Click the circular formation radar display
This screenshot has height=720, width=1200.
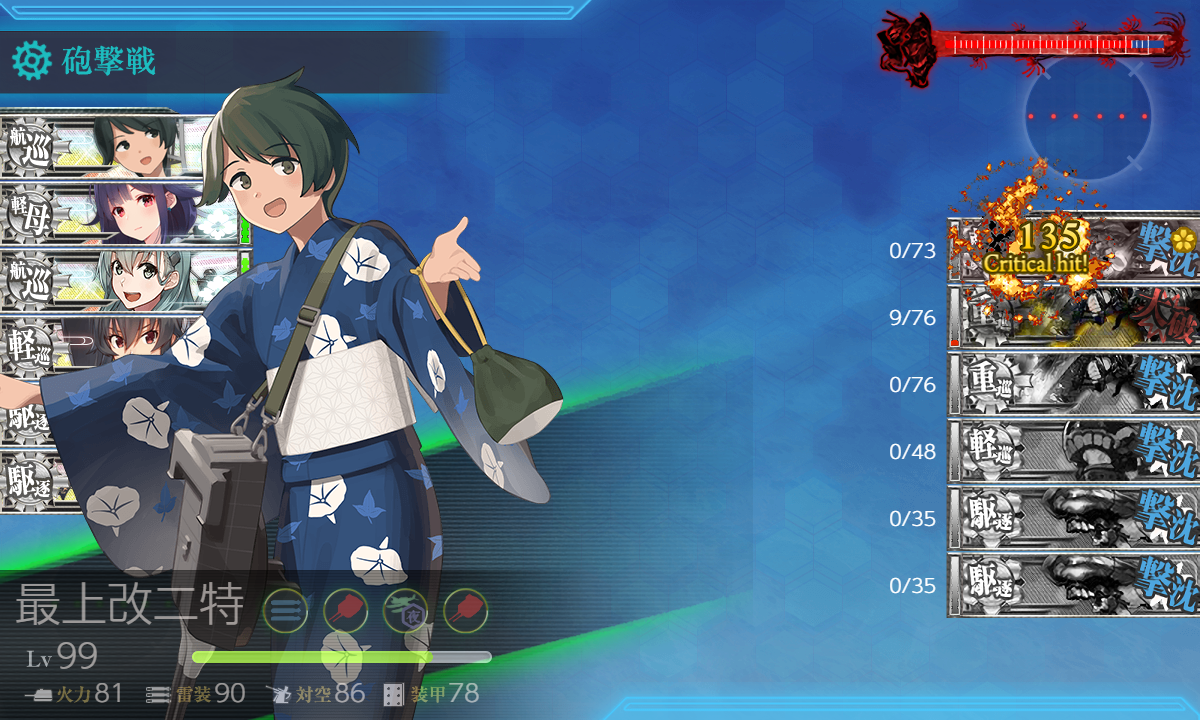(x=1088, y=117)
